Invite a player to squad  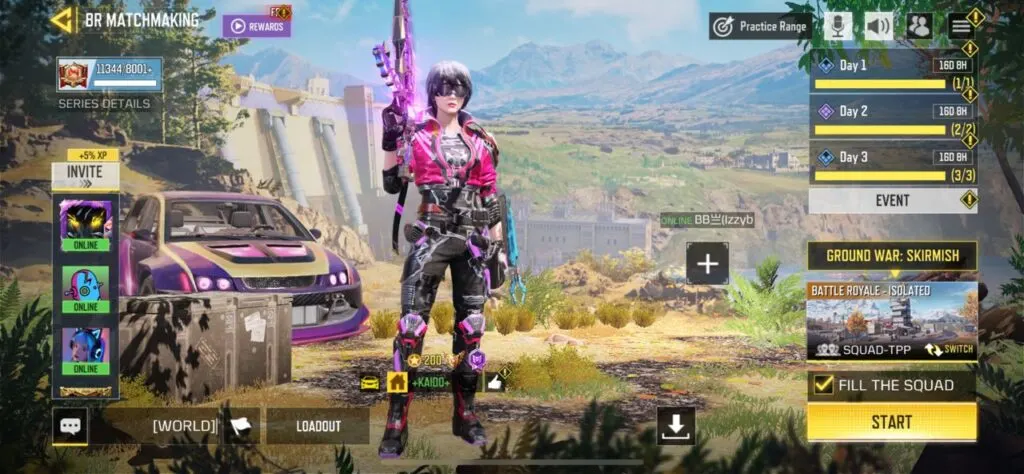[x=85, y=172]
